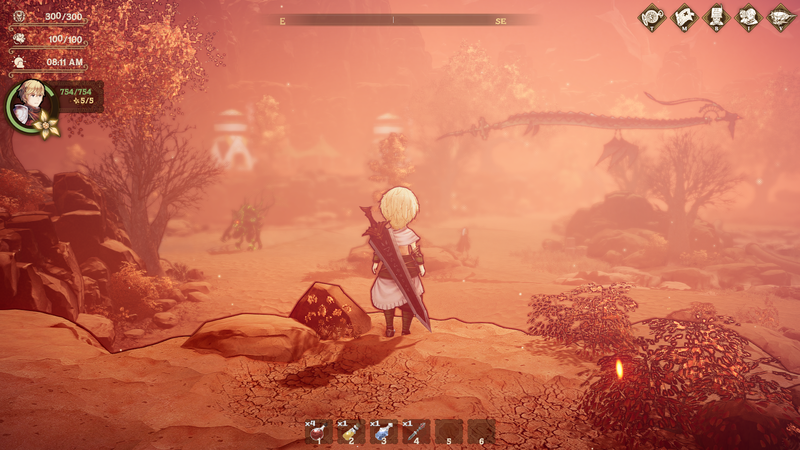Viewport: 800px width, 450px height.
Task: Select the red-tipped wand hotbar slot
Action: point(416,431)
